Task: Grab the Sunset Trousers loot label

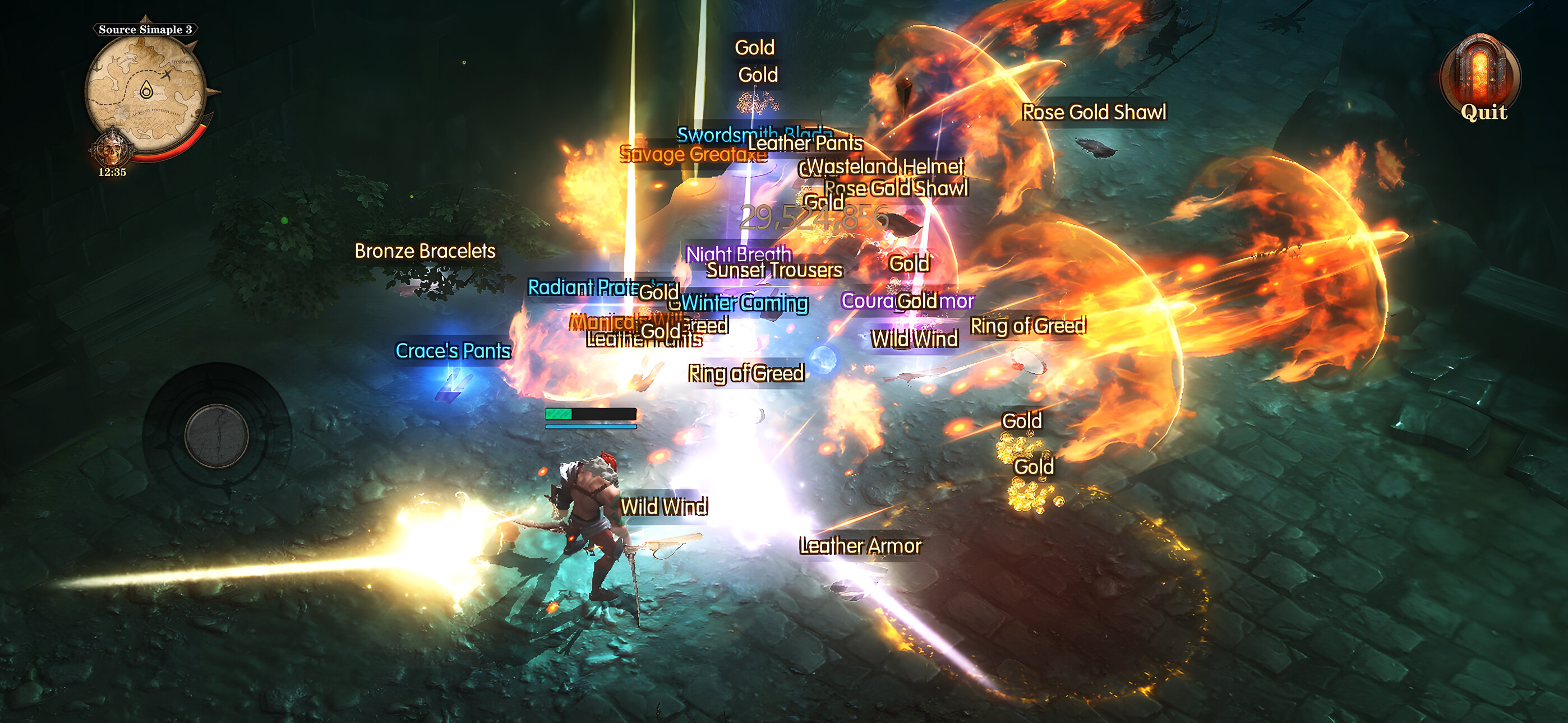Action: [x=774, y=270]
